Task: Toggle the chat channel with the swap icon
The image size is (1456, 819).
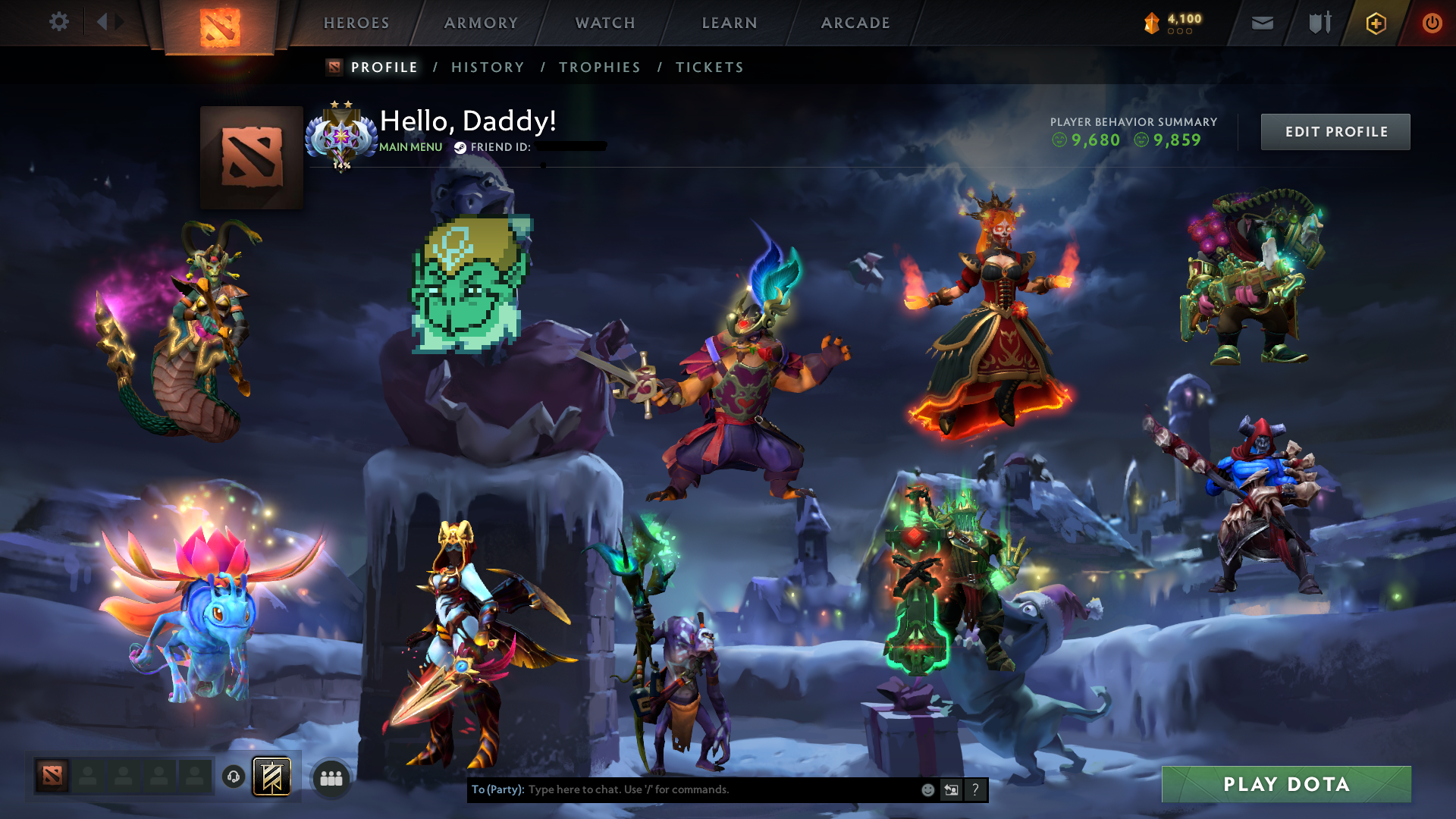Action: click(951, 789)
